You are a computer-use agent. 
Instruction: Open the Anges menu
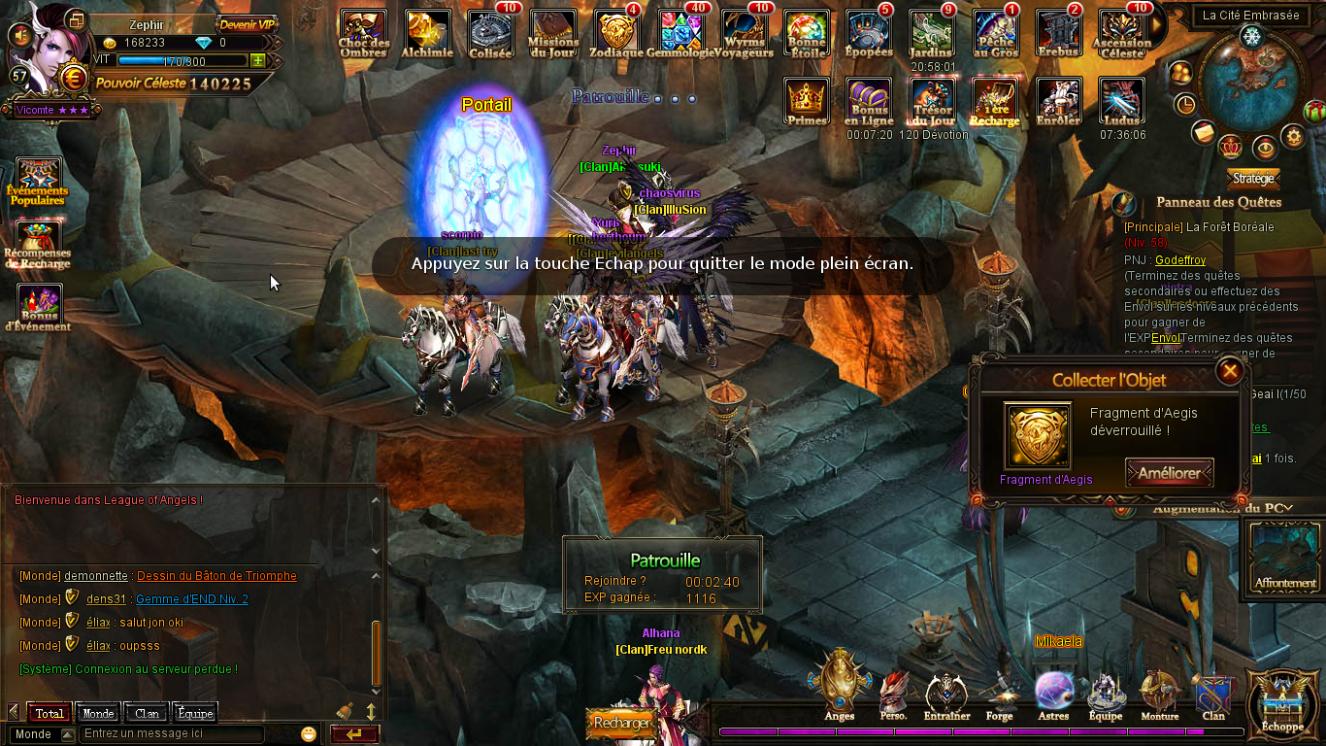[x=840, y=685]
